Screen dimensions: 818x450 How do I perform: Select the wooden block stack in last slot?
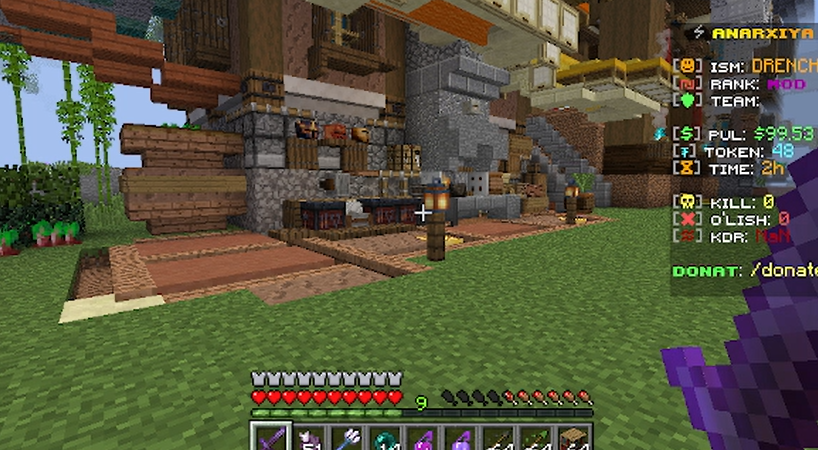tap(574, 438)
